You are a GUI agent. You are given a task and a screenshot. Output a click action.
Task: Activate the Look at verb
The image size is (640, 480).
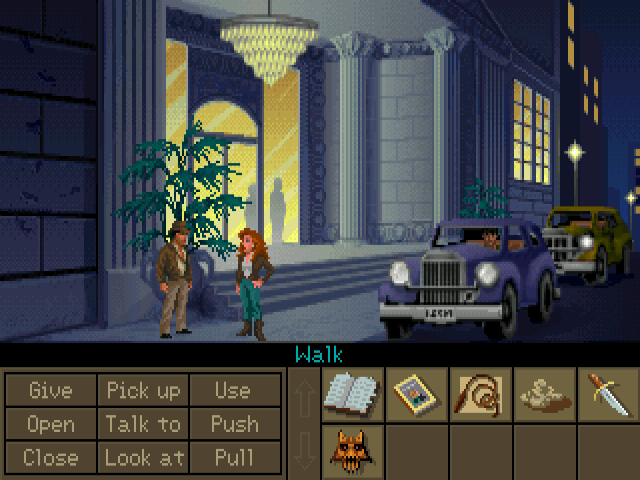pyautogui.click(x=142, y=458)
